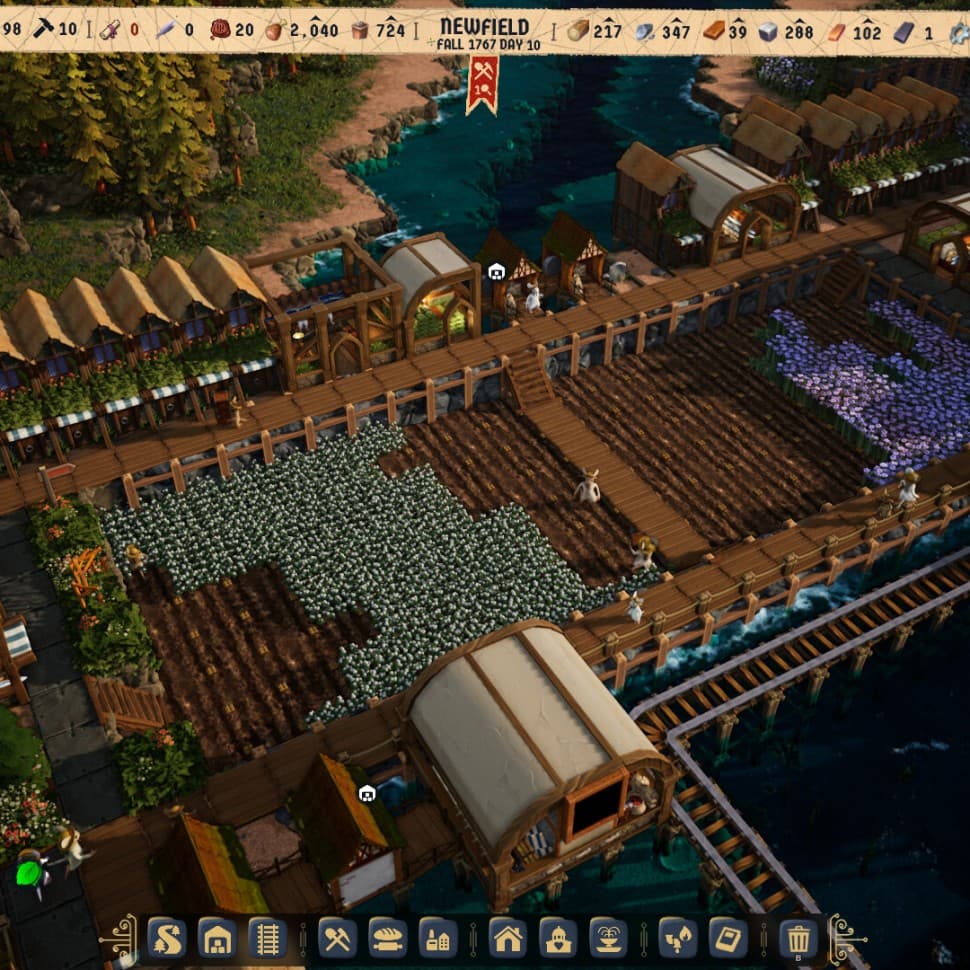Screen dimensions: 970x970
Task: Select the house marker above the upper huts
Action: 495,272
